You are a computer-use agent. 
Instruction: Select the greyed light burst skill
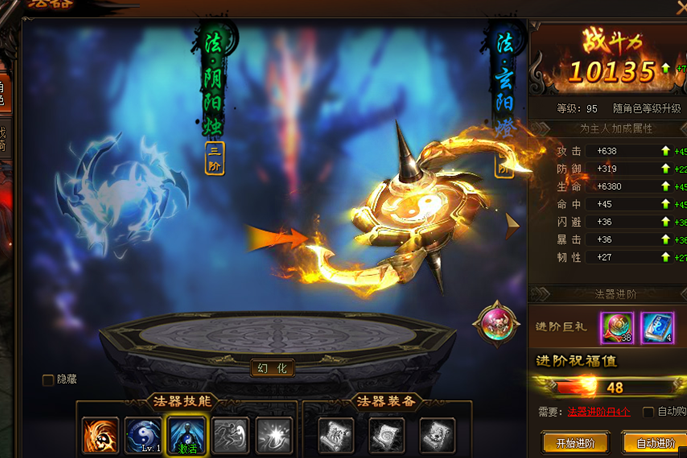(272, 435)
